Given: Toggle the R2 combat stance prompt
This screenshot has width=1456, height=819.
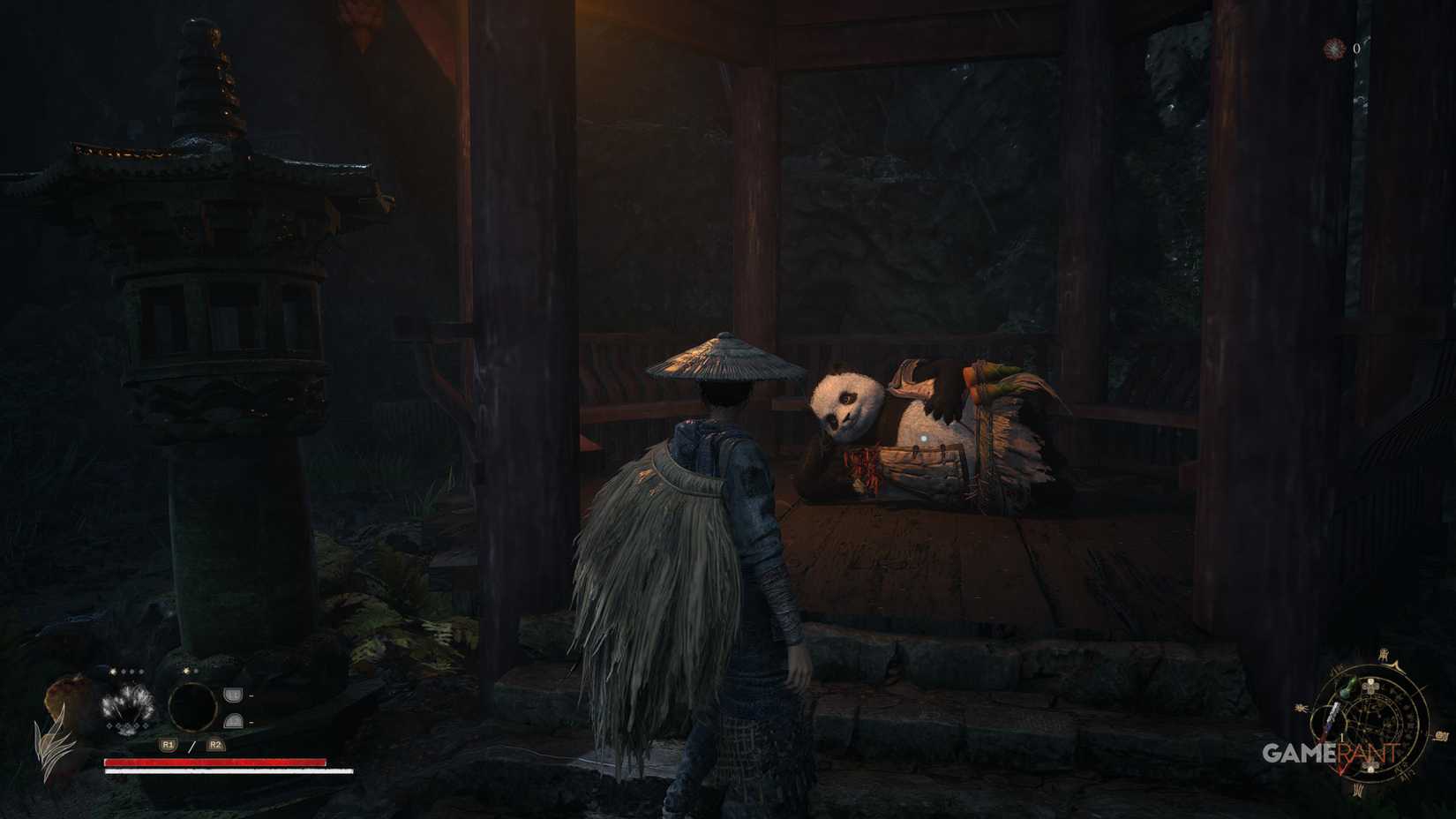Looking at the screenshot, I should click(x=216, y=745).
